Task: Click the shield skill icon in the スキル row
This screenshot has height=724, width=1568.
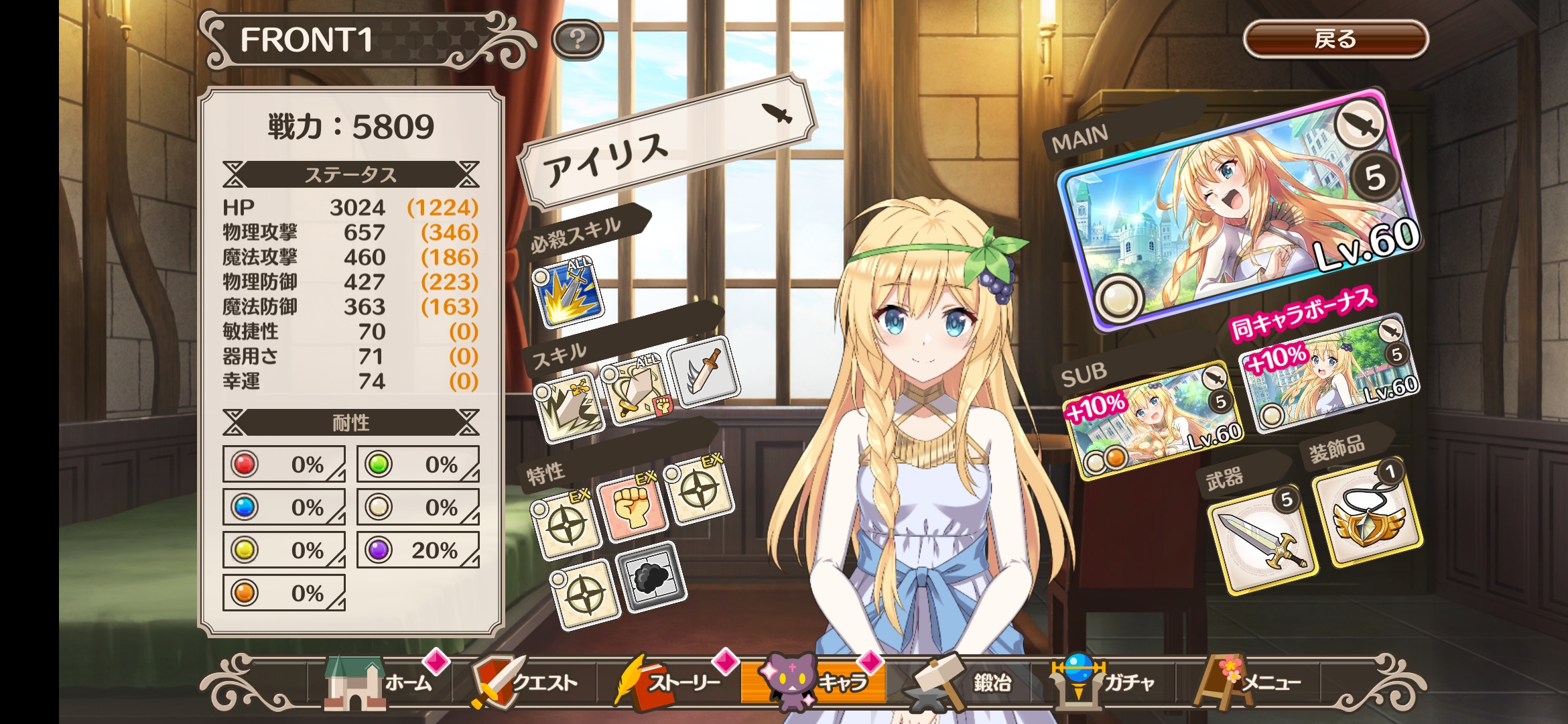Action: [x=637, y=392]
